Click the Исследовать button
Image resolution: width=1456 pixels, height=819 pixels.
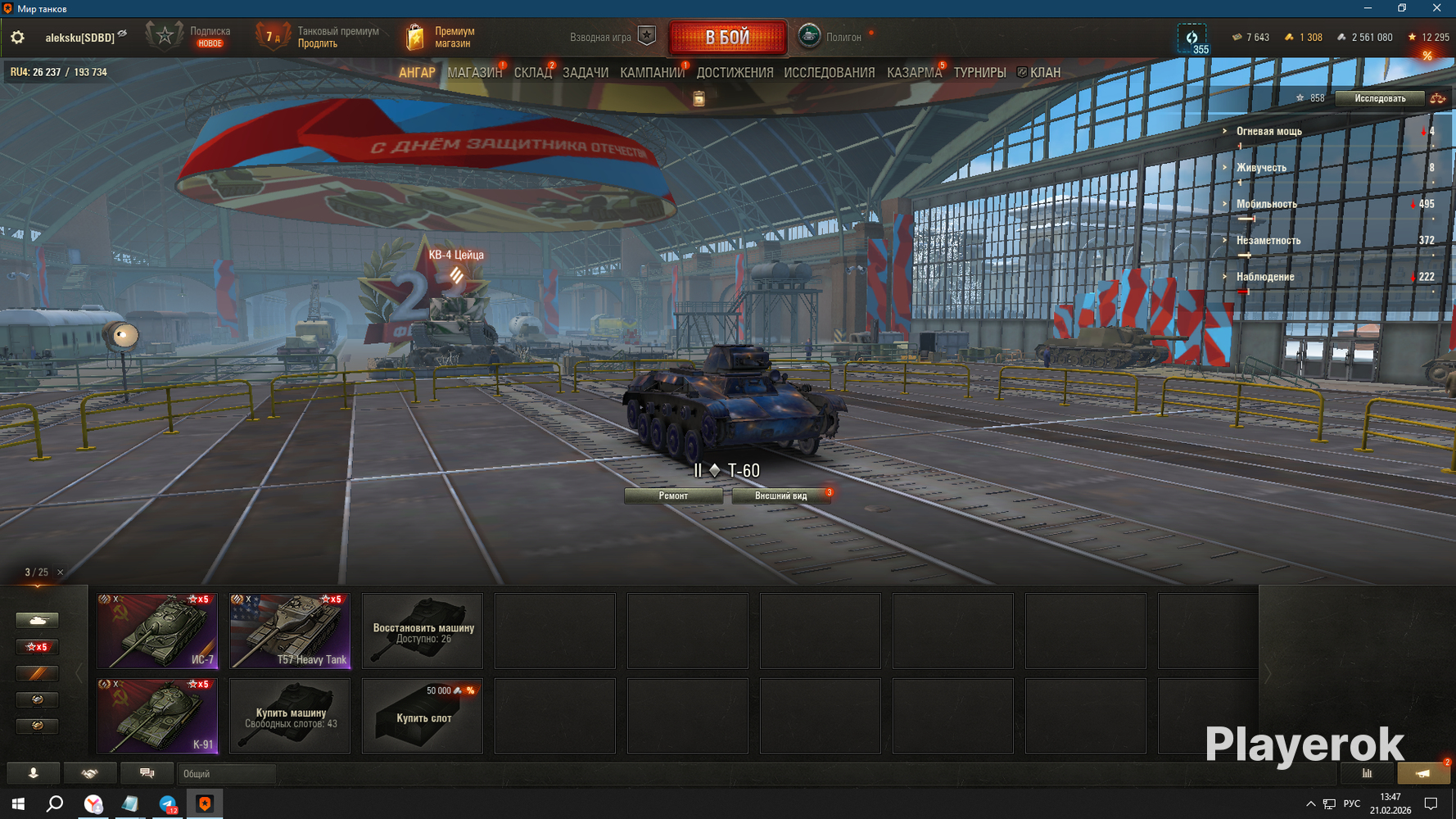click(x=1379, y=98)
